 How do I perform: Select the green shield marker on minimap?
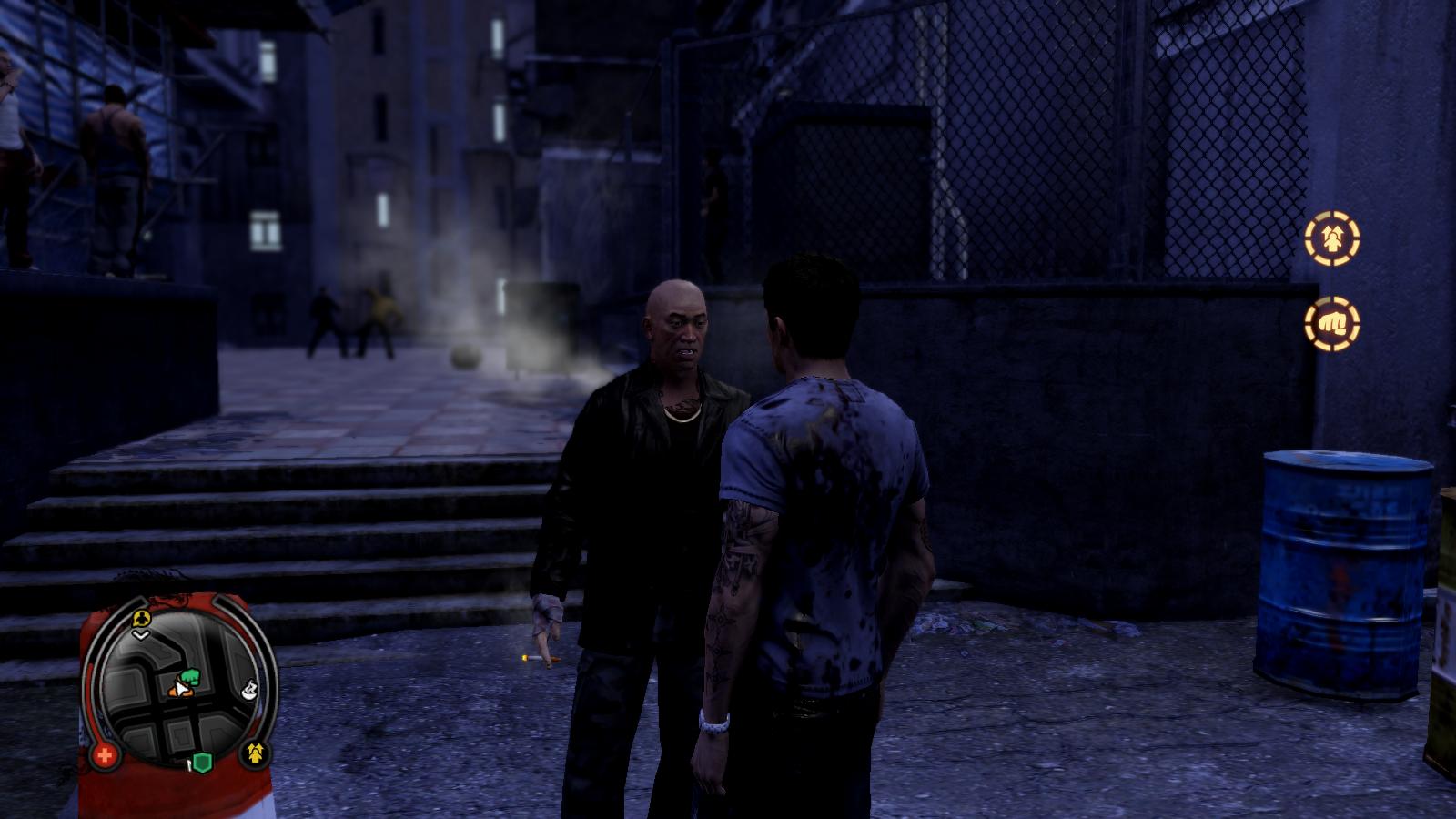point(201,763)
